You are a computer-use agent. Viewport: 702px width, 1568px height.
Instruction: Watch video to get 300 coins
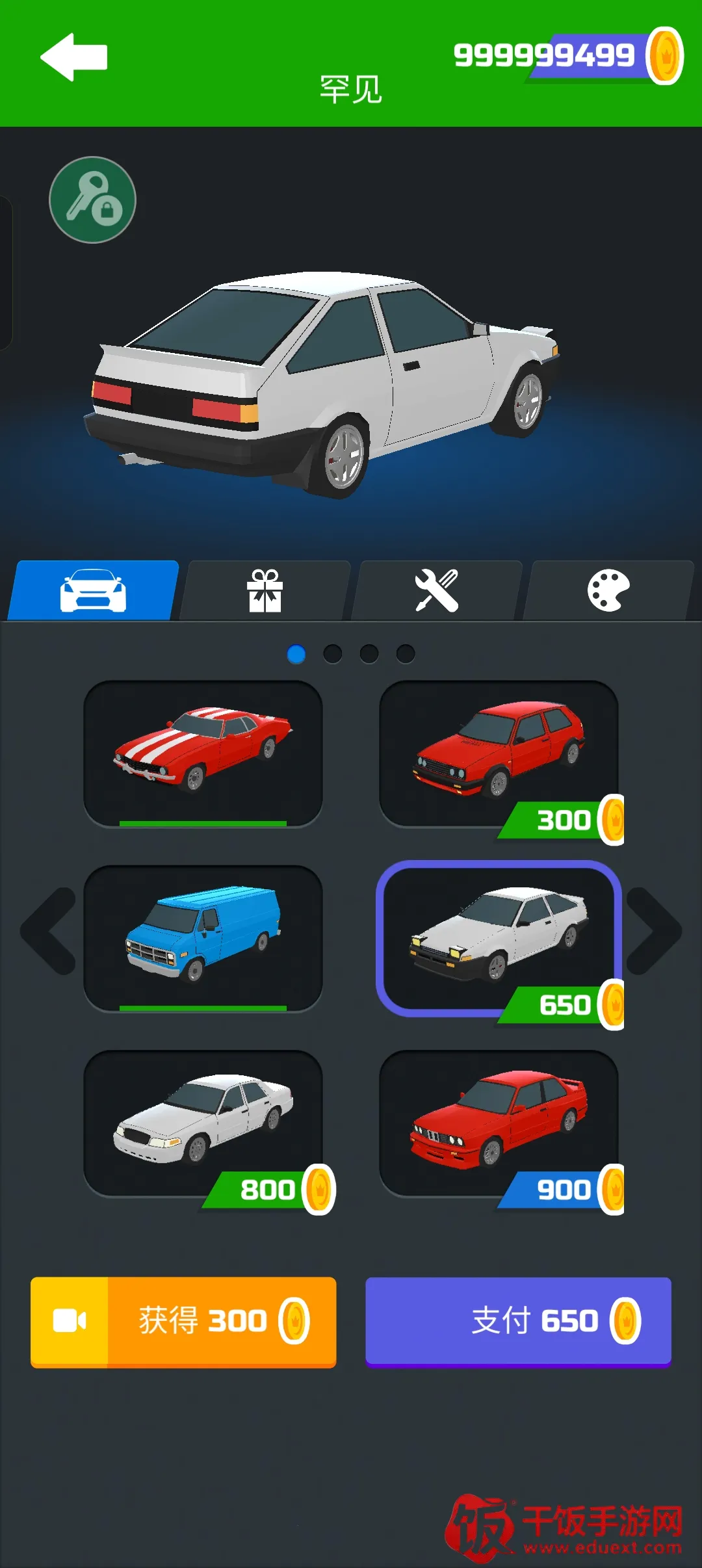[x=183, y=1322]
